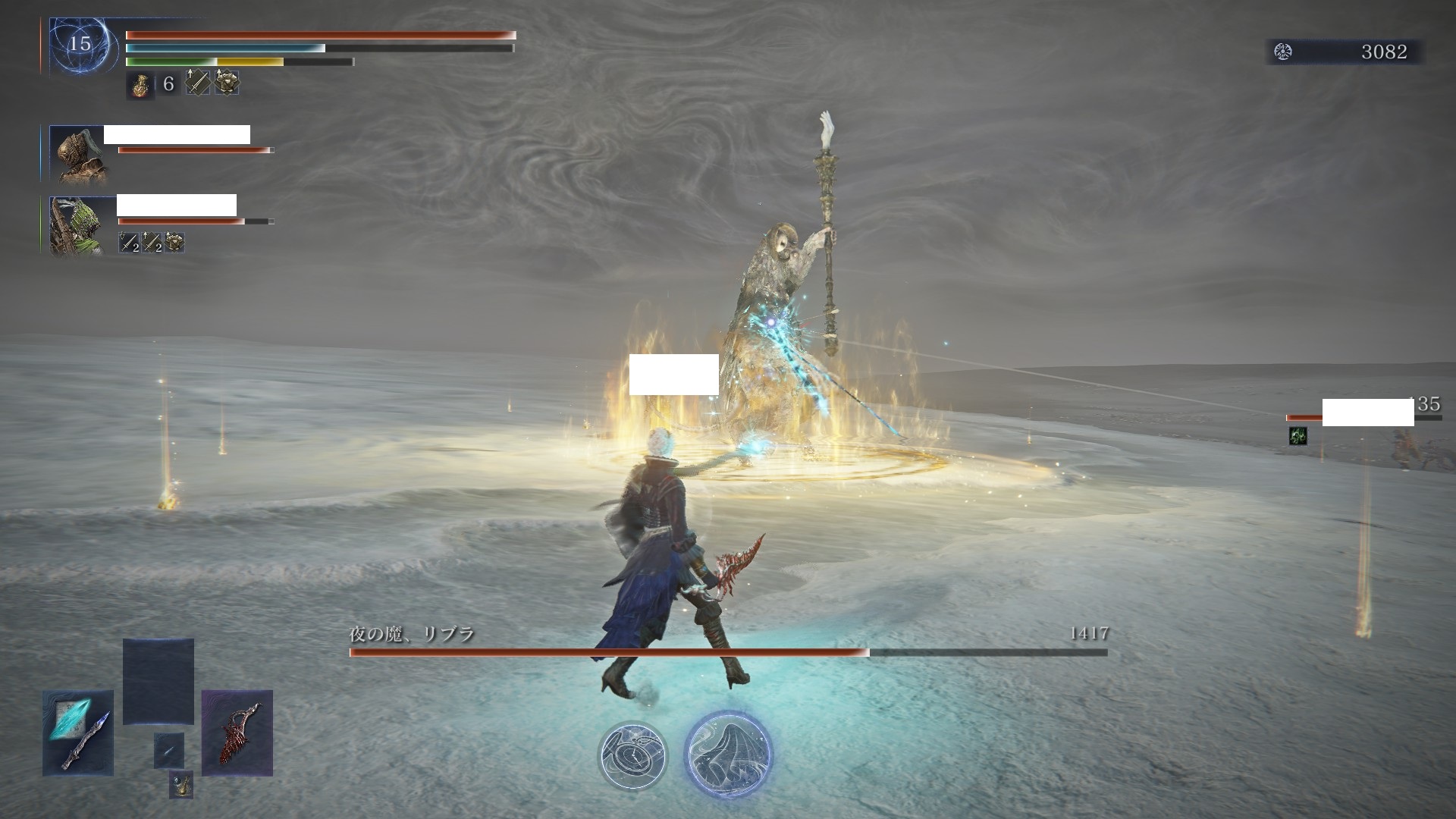The image size is (1456, 819).
Task: Select the small glowing shard item slot
Action: click(x=169, y=751)
